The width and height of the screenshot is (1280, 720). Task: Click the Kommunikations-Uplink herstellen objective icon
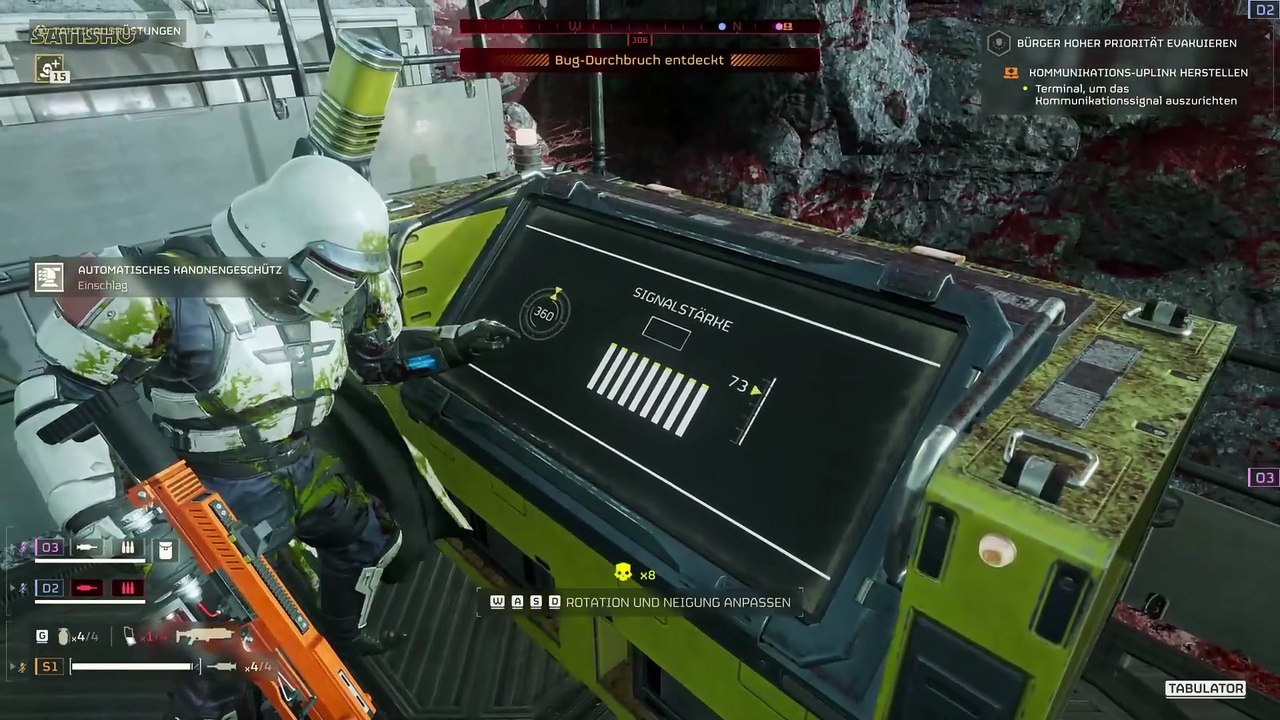coord(1010,73)
